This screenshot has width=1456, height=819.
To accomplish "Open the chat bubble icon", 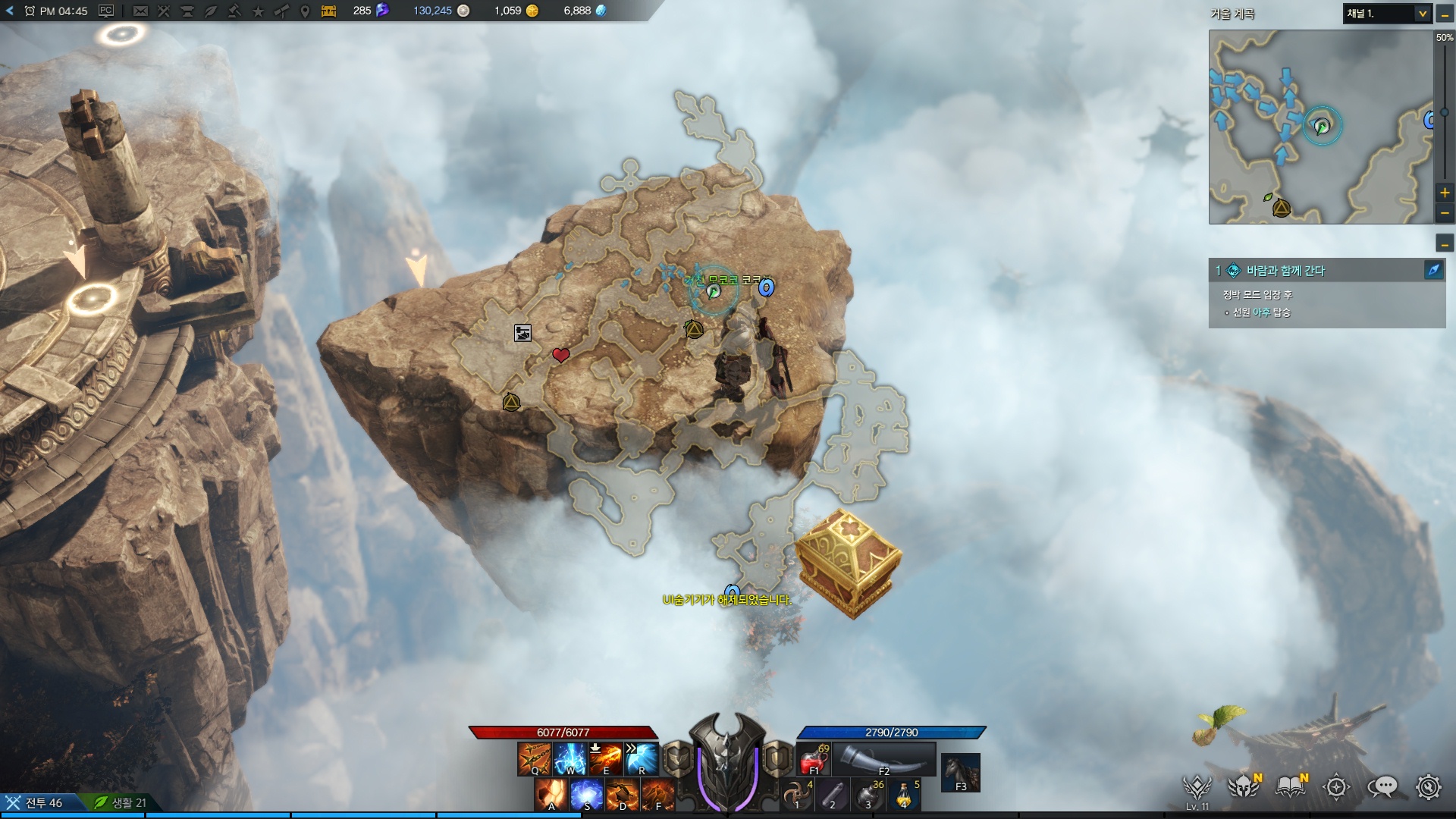I will coord(1382,787).
